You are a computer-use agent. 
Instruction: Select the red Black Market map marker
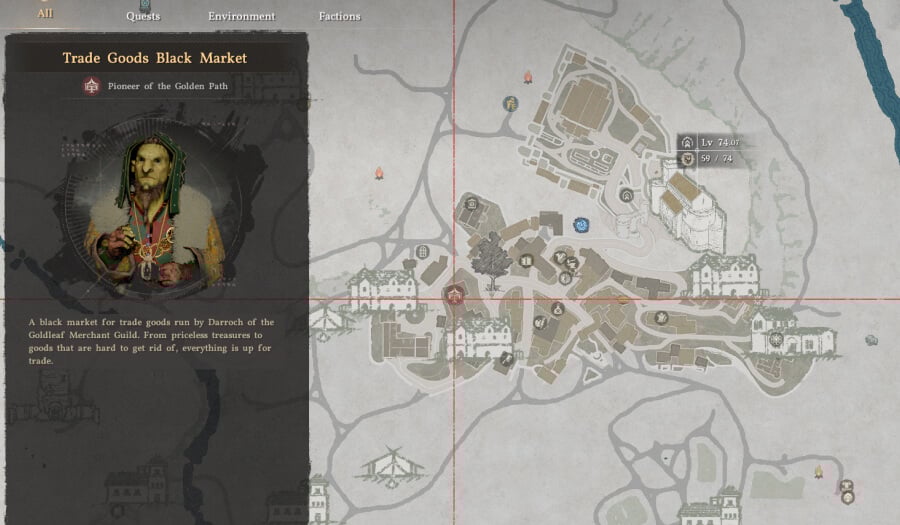[455, 294]
